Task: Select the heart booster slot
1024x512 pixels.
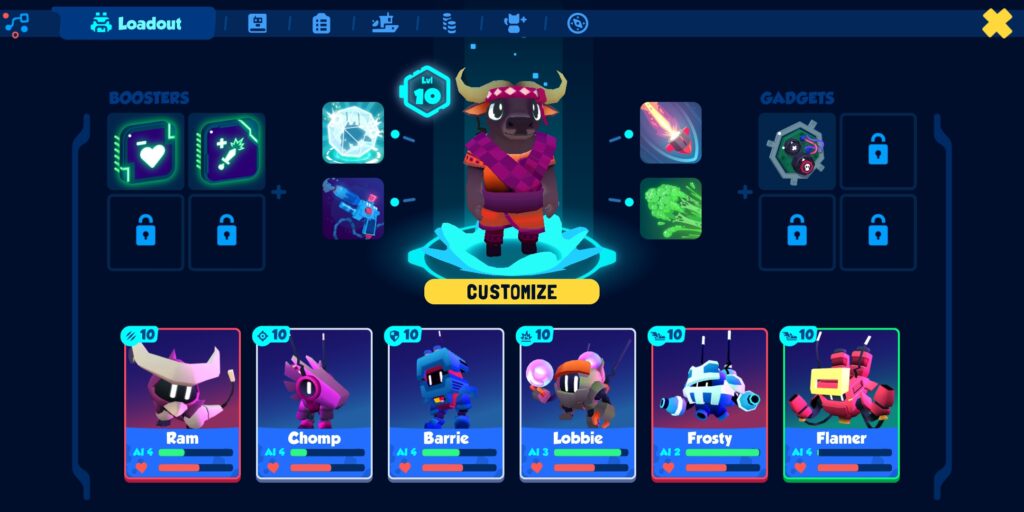Action: click(146, 151)
